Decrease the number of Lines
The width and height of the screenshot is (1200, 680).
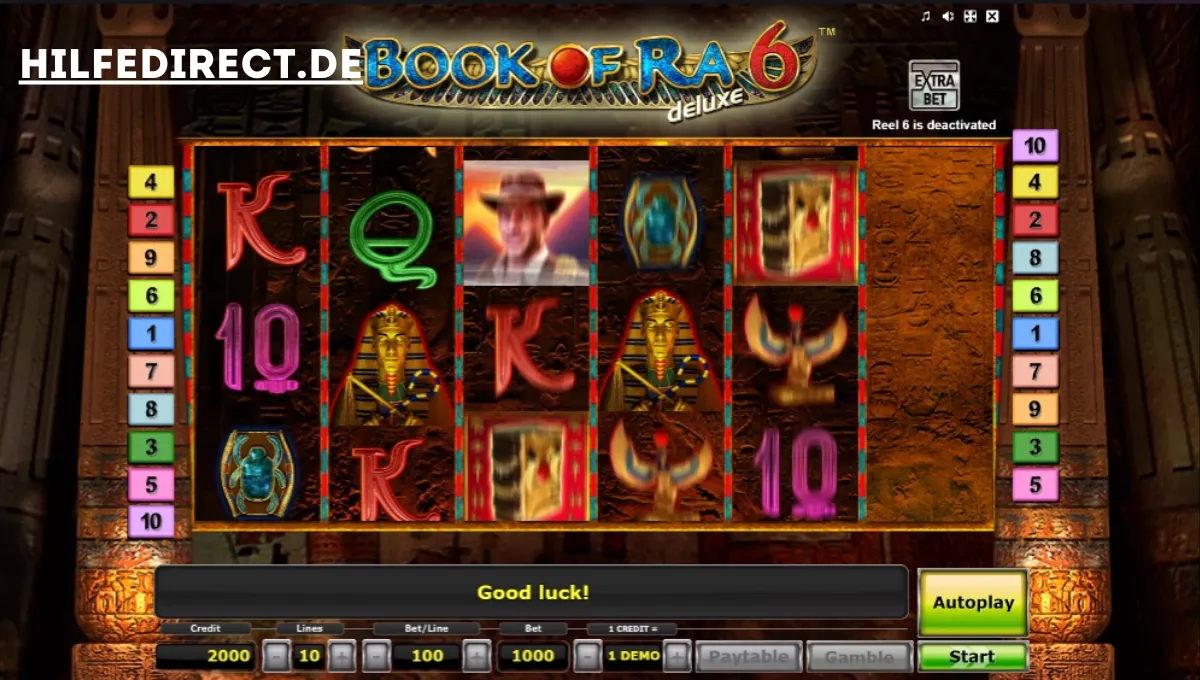point(277,657)
